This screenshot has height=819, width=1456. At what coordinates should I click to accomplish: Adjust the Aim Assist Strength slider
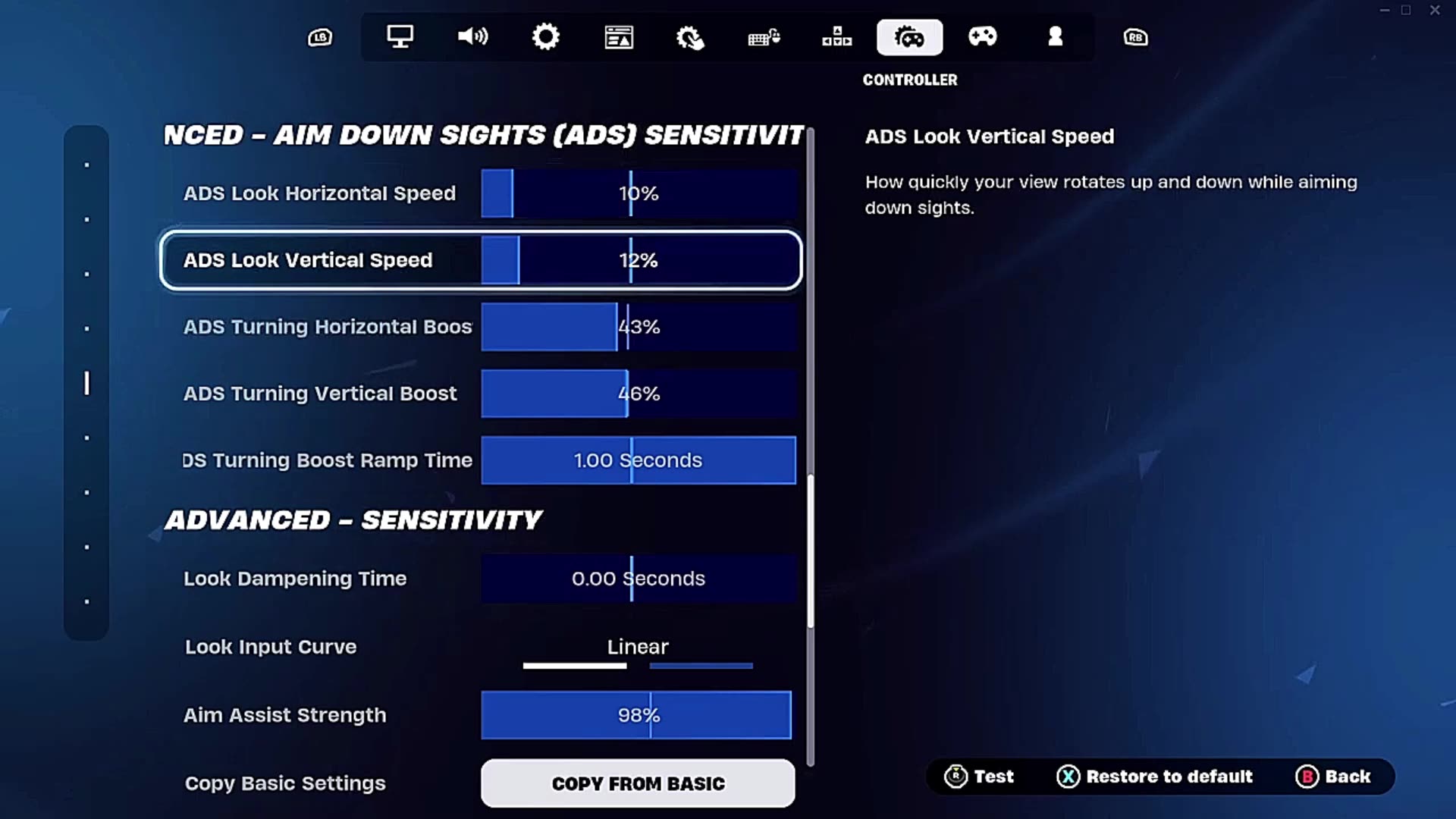(637, 714)
